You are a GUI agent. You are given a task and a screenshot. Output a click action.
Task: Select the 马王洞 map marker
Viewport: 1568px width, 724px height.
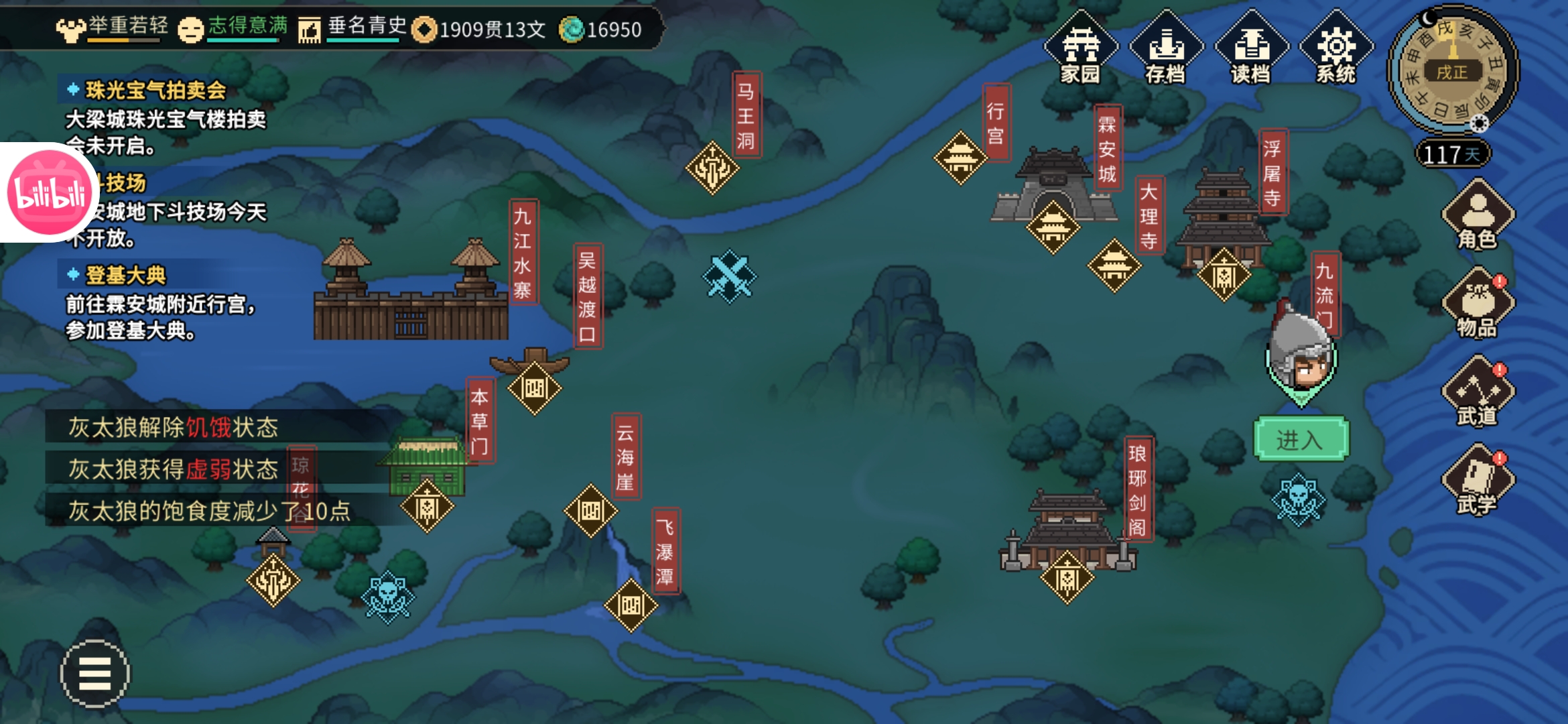(x=712, y=168)
